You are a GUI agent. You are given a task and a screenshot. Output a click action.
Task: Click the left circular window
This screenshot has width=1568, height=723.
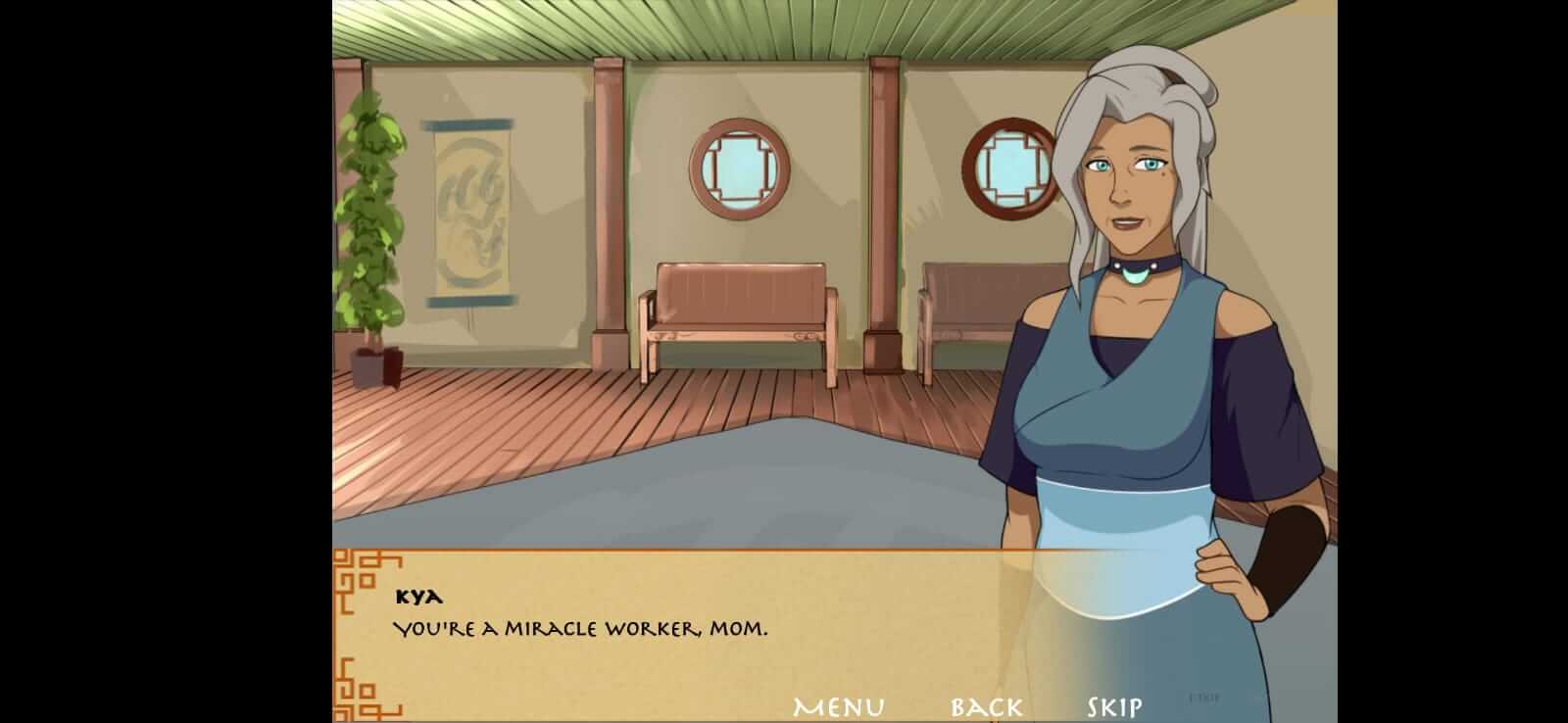[x=740, y=167]
